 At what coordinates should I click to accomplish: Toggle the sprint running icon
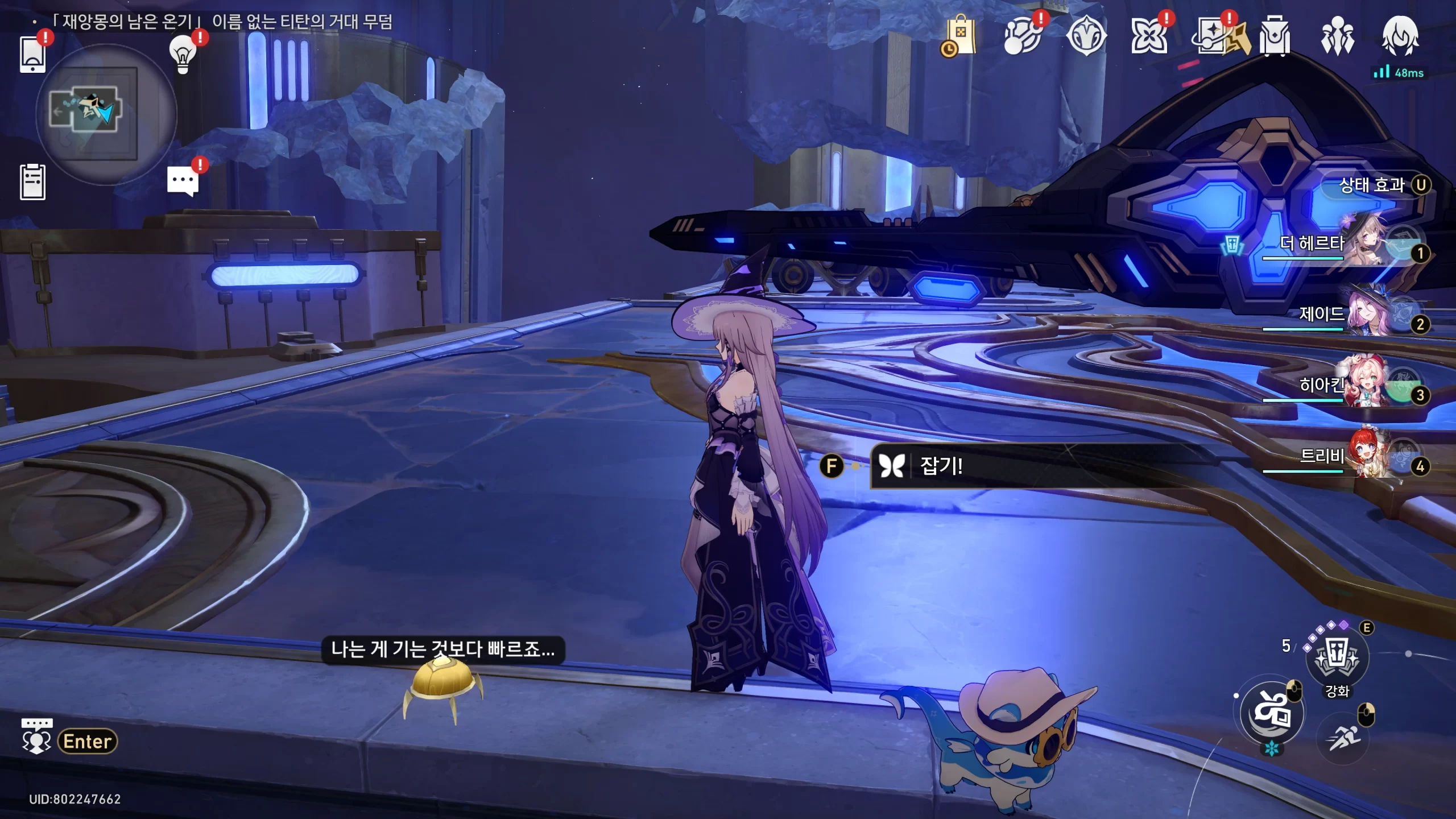(x=1343, y=738)
